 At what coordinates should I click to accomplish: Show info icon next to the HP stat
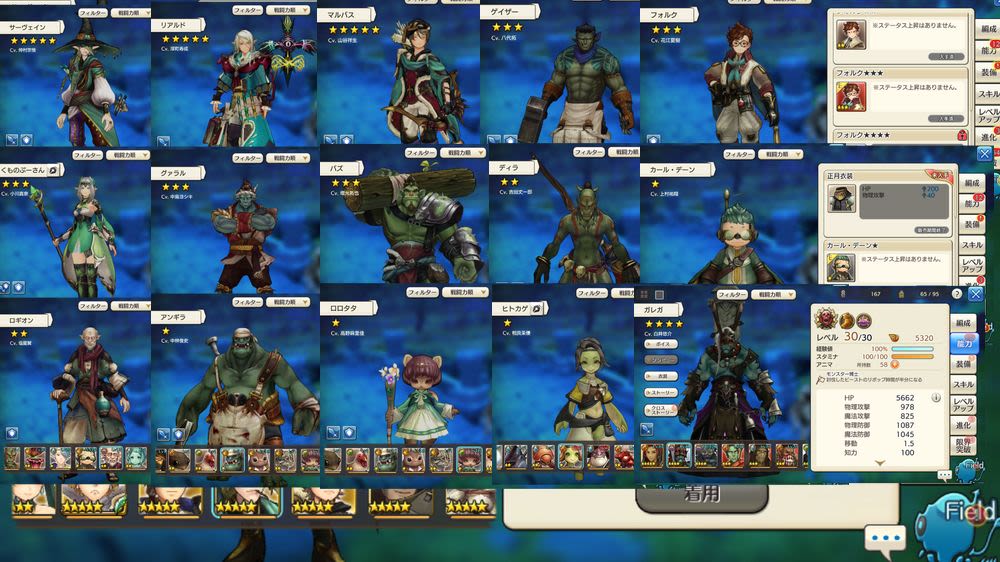click(936, 397)
